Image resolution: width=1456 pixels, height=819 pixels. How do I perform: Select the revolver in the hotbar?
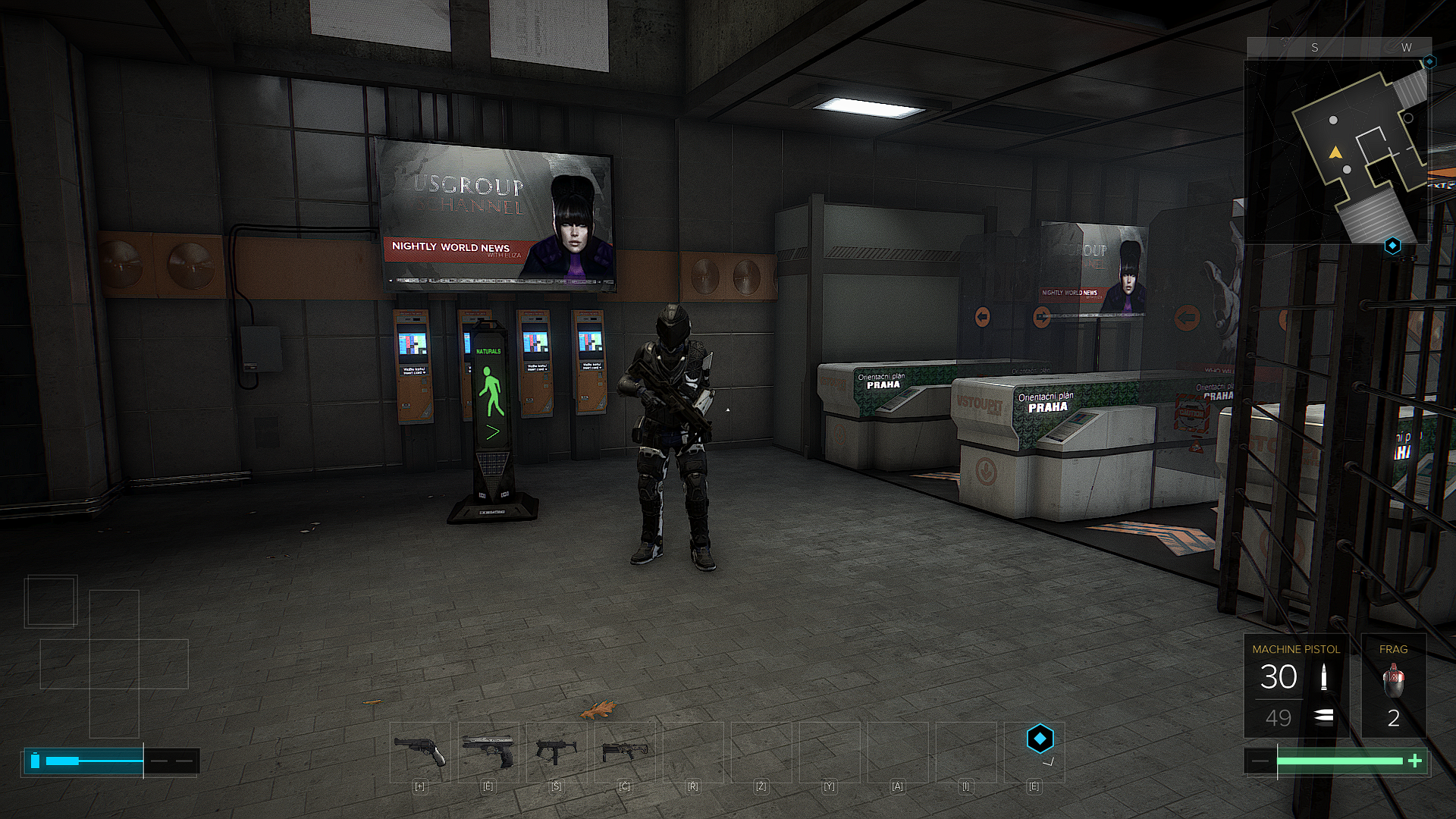click(x=419, y=752)
